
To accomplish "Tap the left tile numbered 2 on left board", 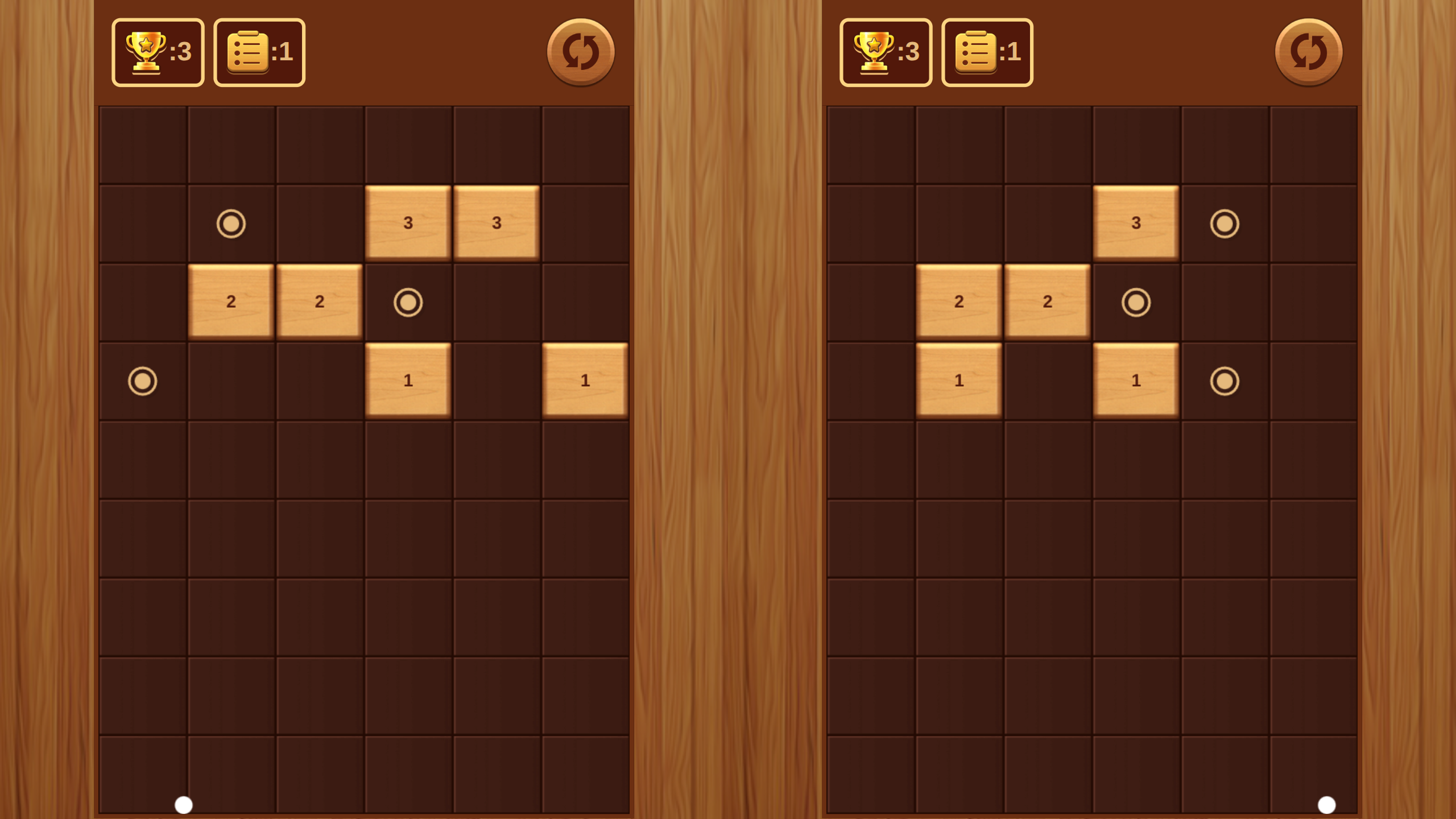I will tap(231, 303).
